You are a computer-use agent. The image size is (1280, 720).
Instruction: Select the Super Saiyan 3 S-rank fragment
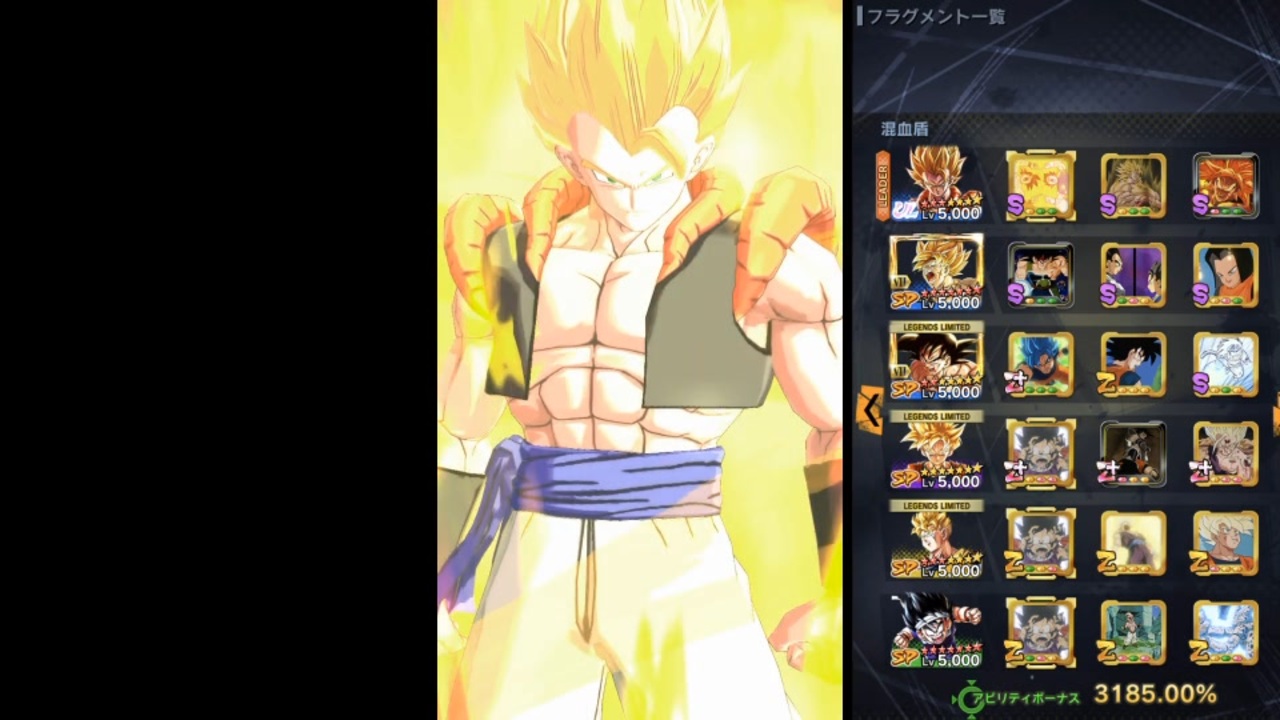pos(1133,185)
